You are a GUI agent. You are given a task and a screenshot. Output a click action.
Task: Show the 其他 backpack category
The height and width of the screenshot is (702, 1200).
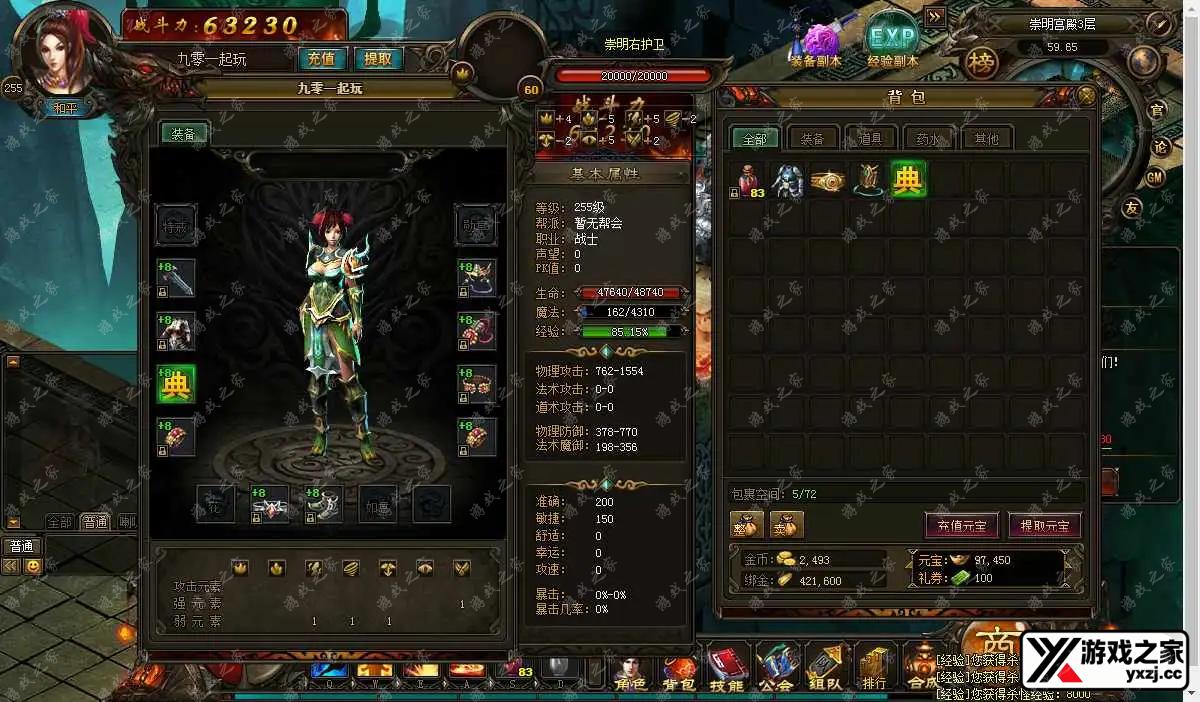986,139
